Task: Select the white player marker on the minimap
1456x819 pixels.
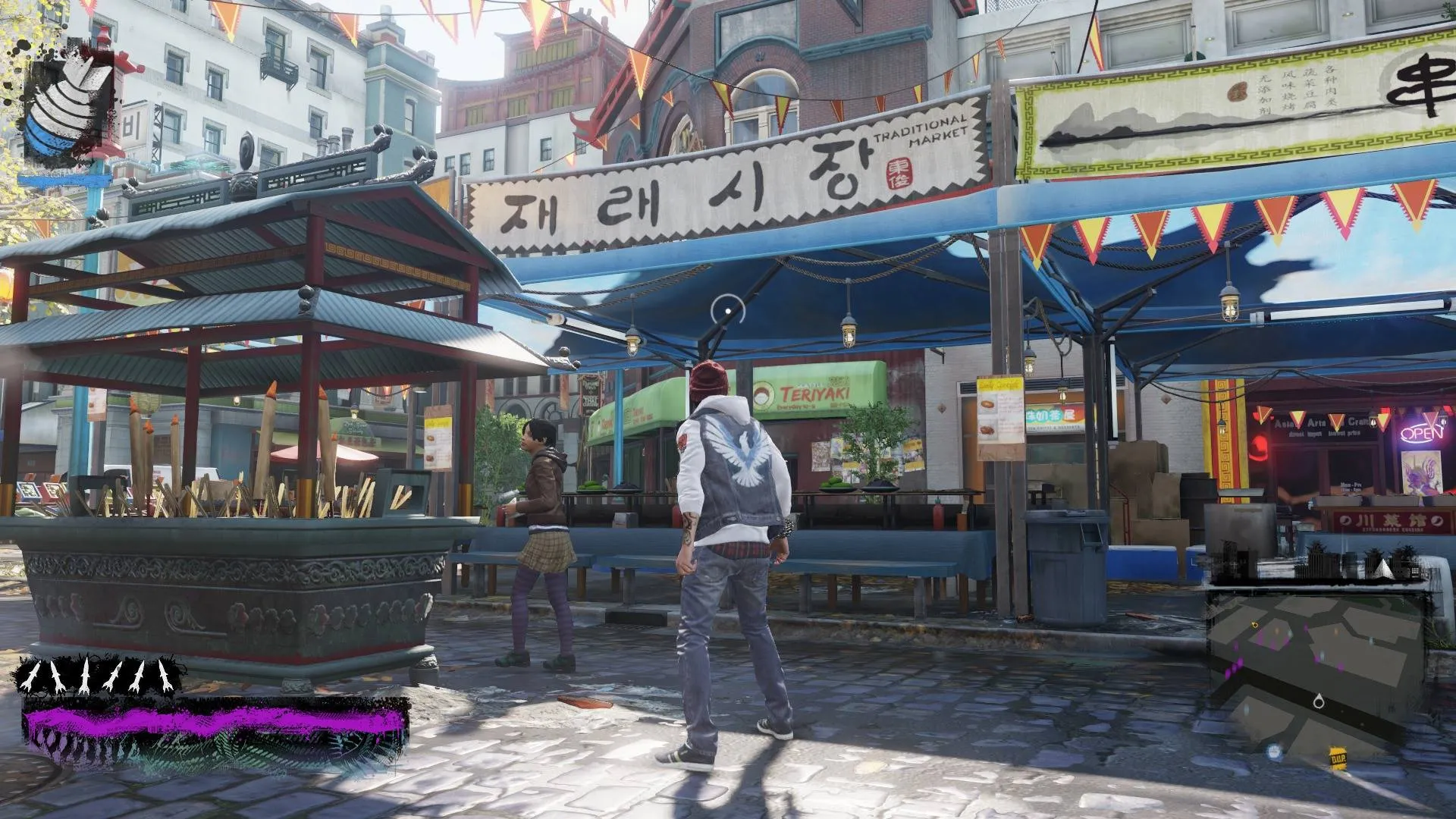Action: [1319, 701]
